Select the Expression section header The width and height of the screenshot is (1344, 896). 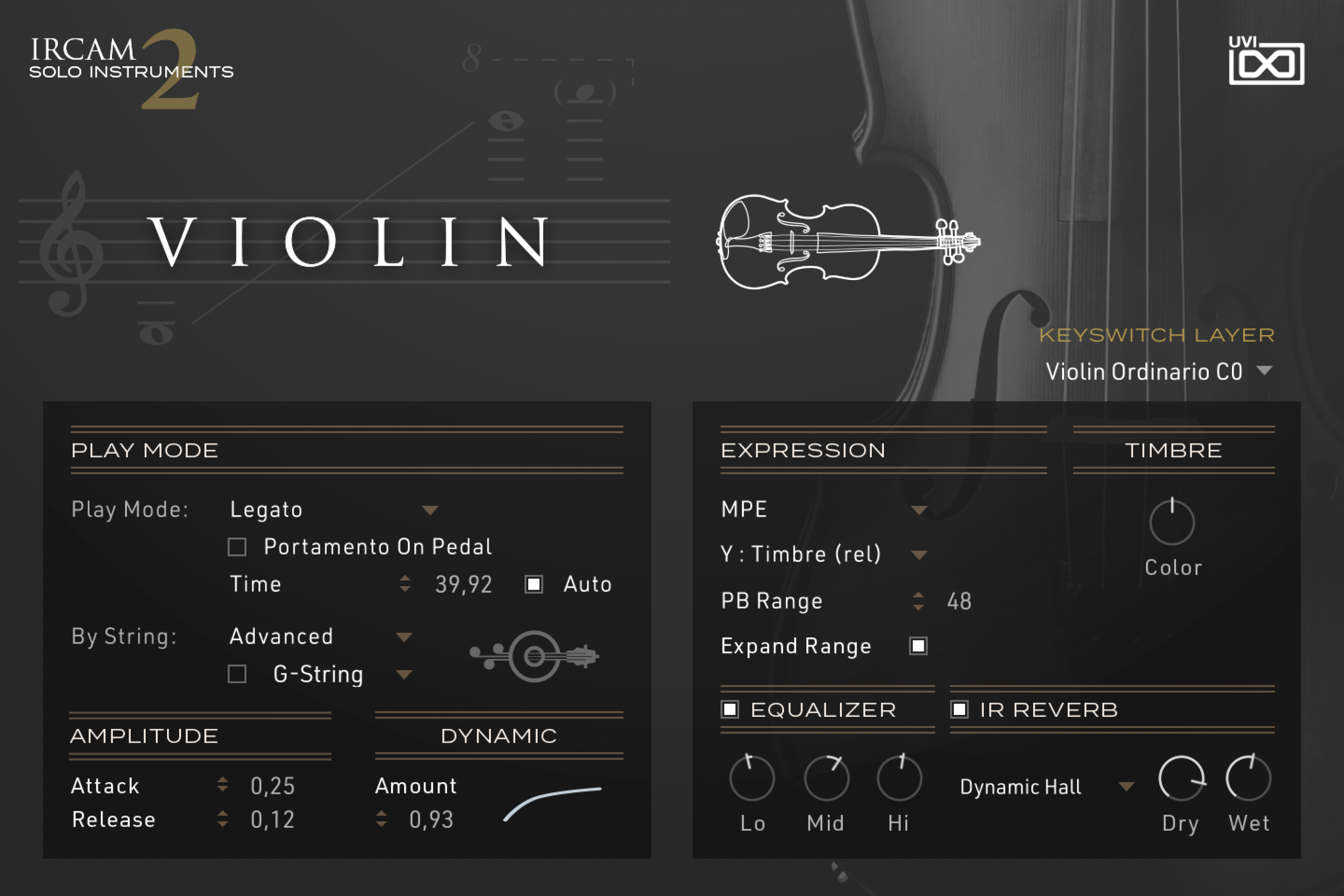click(x=803, y=450)
